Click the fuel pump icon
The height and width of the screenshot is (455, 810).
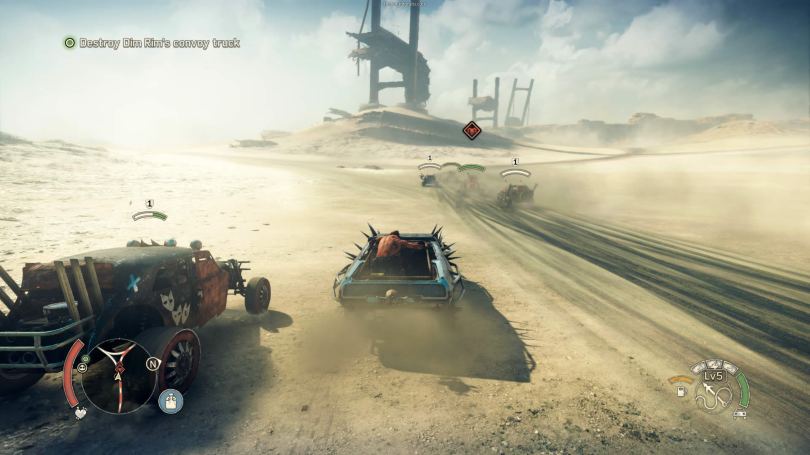point(681,392)
